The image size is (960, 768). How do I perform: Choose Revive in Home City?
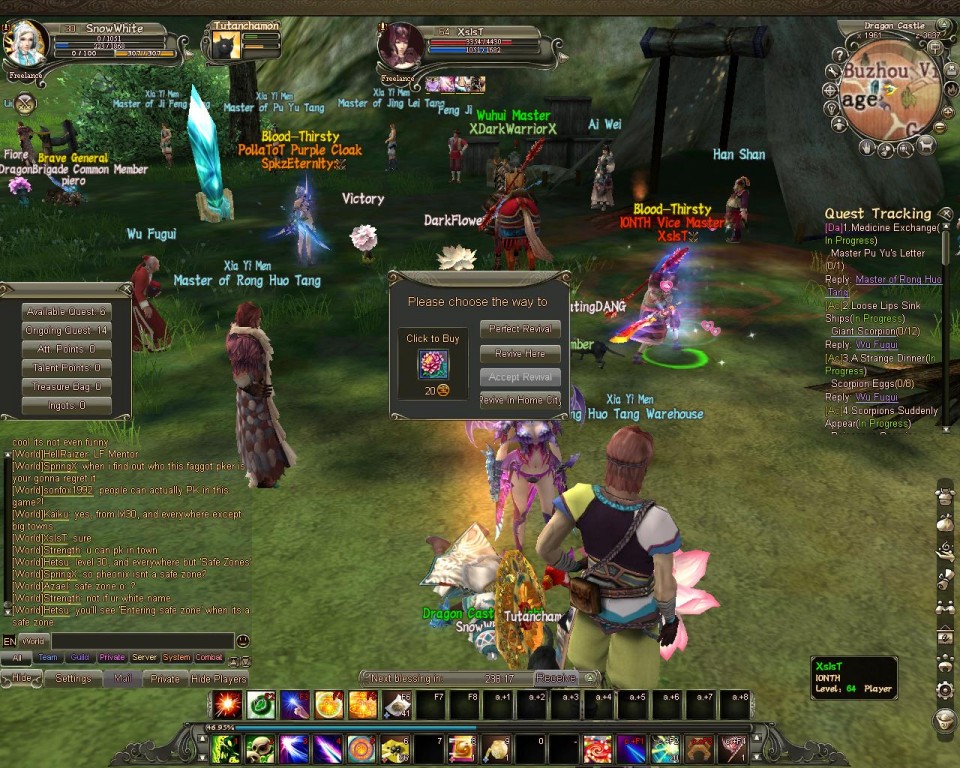point(520,400)
